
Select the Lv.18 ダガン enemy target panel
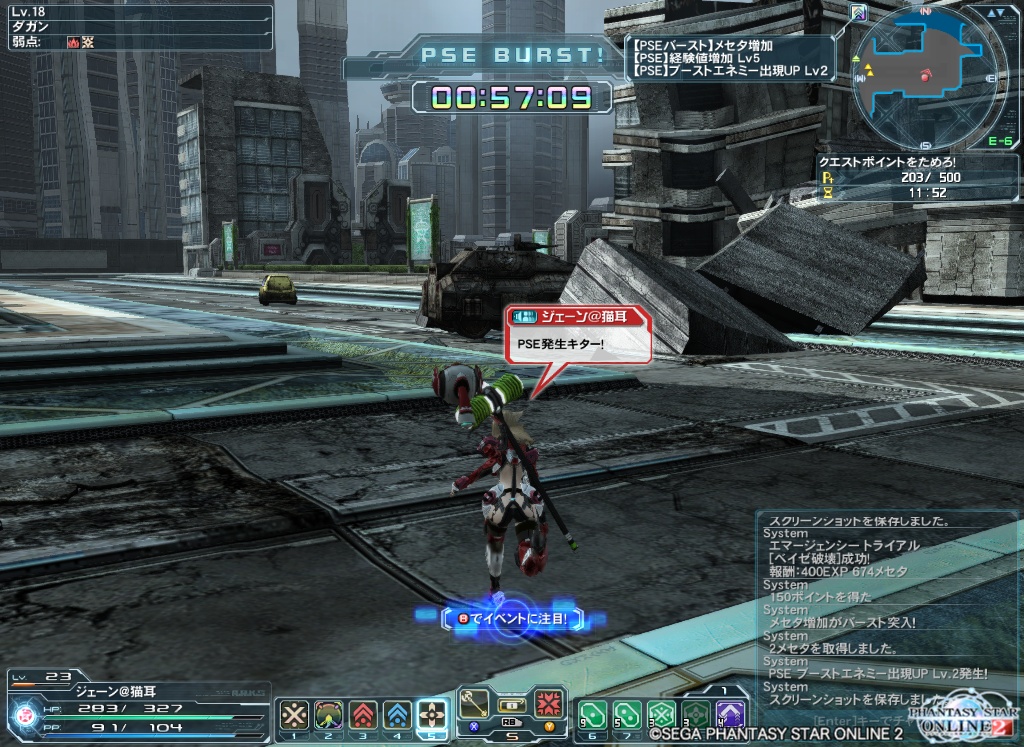(x=137, y=27)
